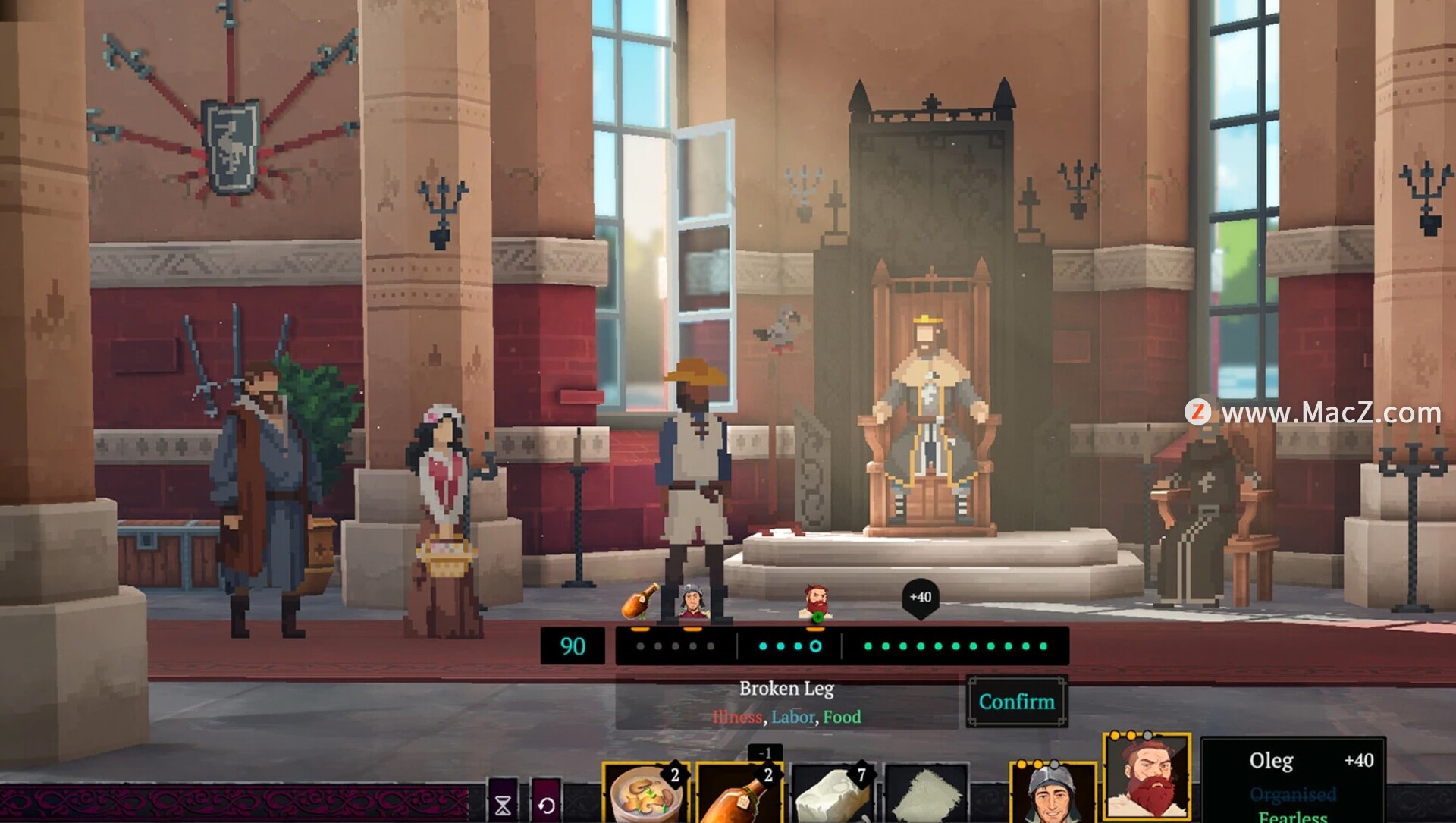Select the helmeted soldier portrait card
Viewport: 1456px width, 823px height.
click(1053, 794)
